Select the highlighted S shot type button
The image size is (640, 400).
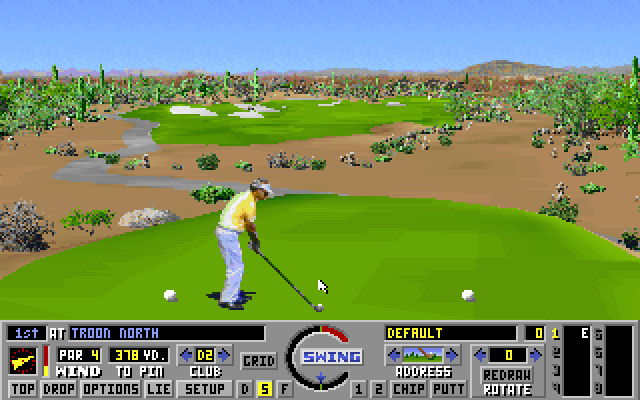click(264, 389)
